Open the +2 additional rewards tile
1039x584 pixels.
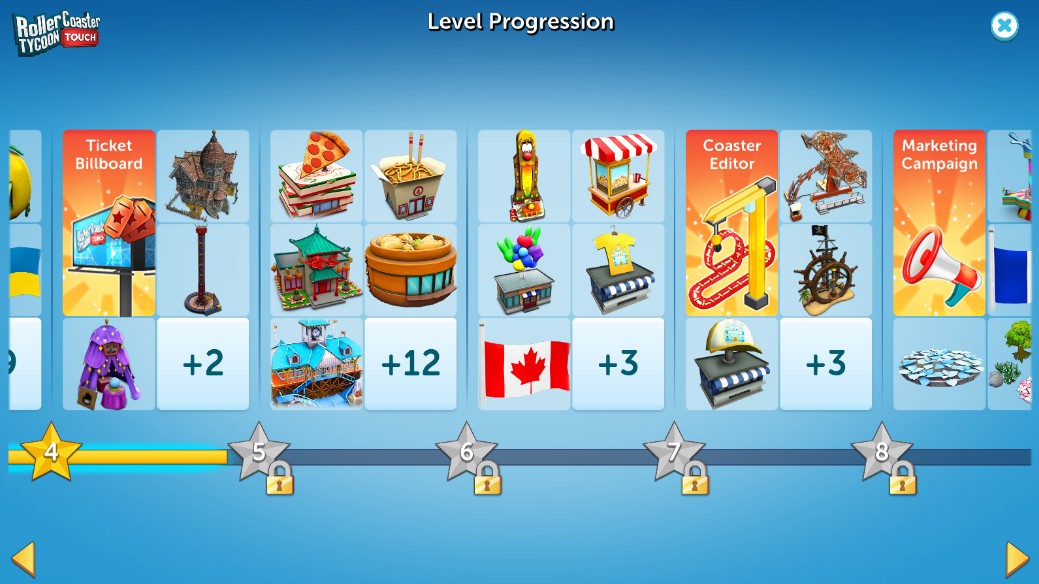(x=203, y=364)
